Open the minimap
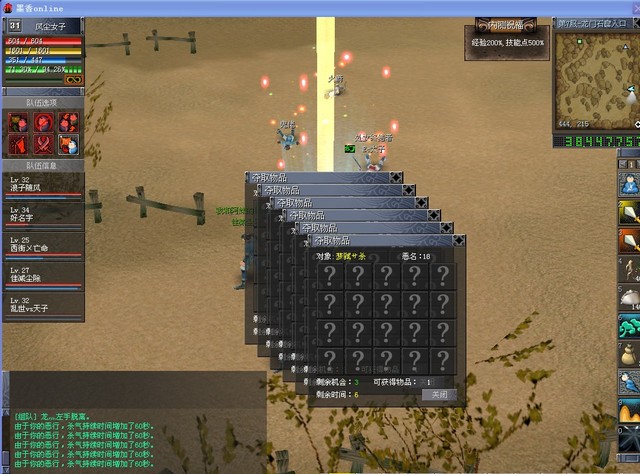Image resolution: width=640 pixels, height=474 pixels. coord(597,73)
